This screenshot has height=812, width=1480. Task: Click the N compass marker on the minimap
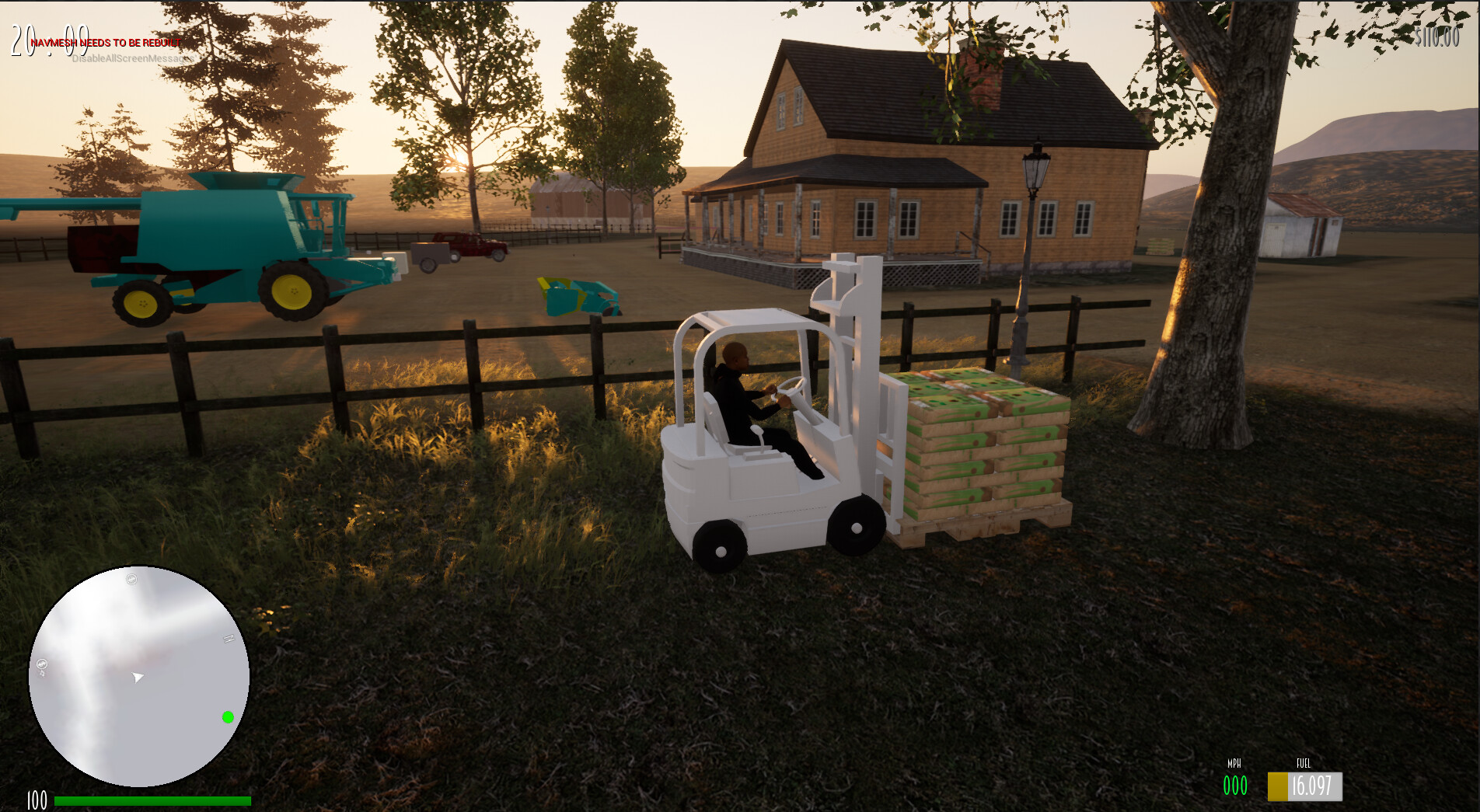pos(229,639)
